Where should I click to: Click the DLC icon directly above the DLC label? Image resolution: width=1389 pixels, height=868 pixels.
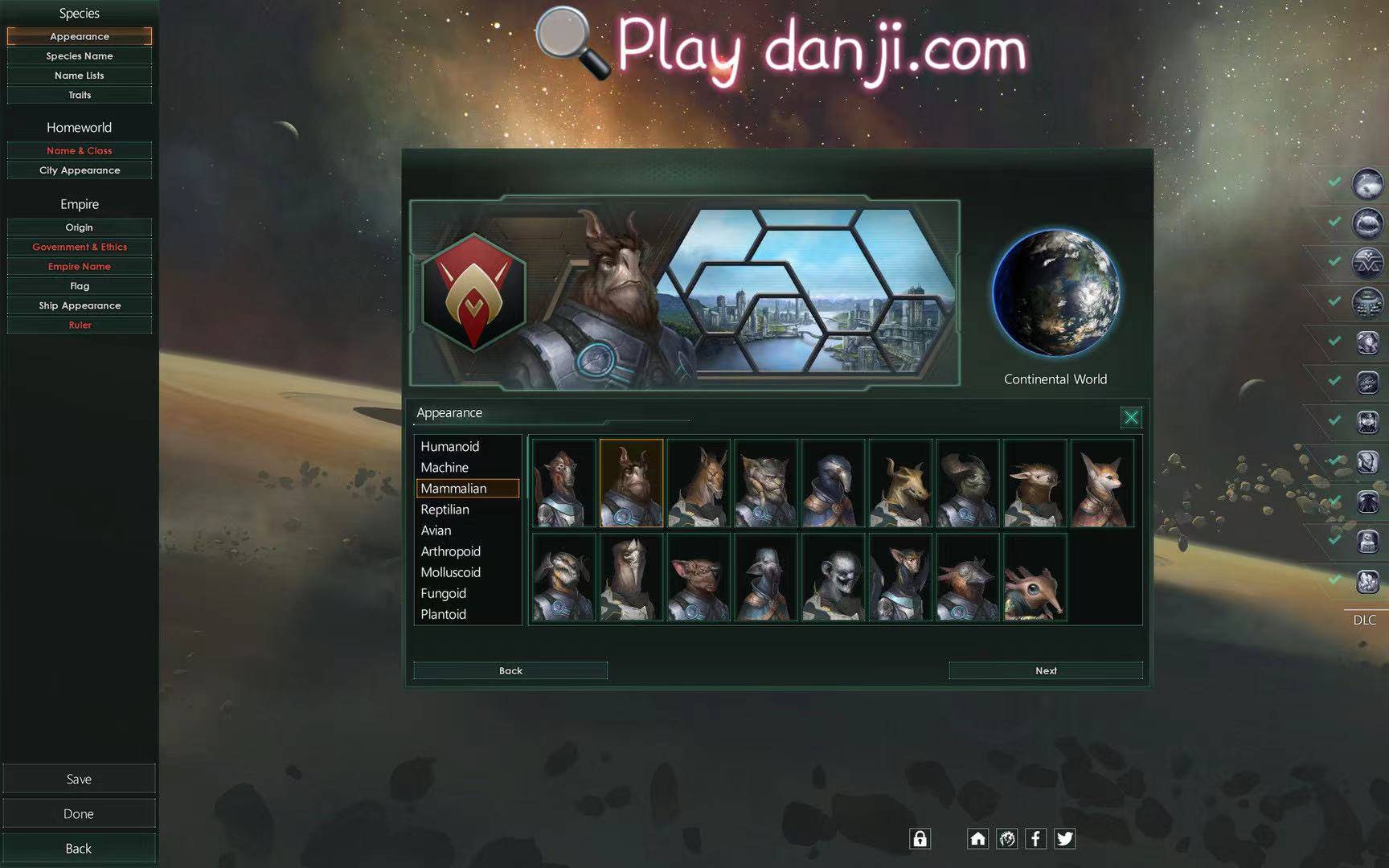(1366, 579)
